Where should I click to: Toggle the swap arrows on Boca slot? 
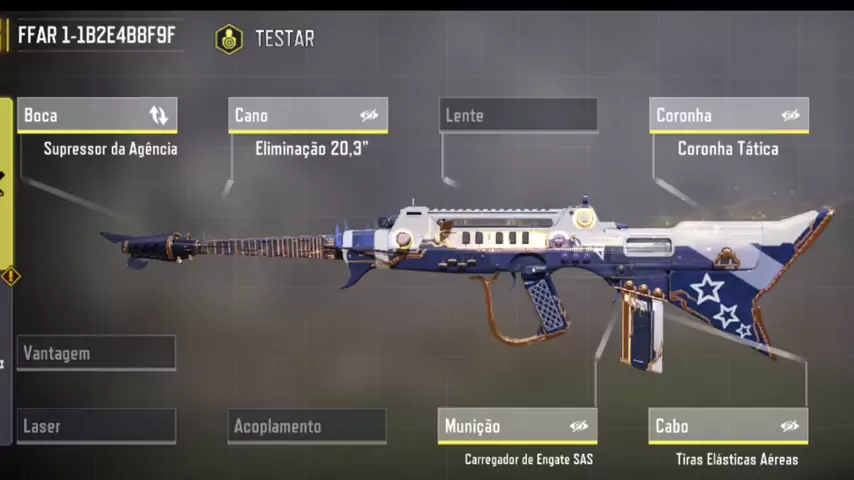coord(158,115)
